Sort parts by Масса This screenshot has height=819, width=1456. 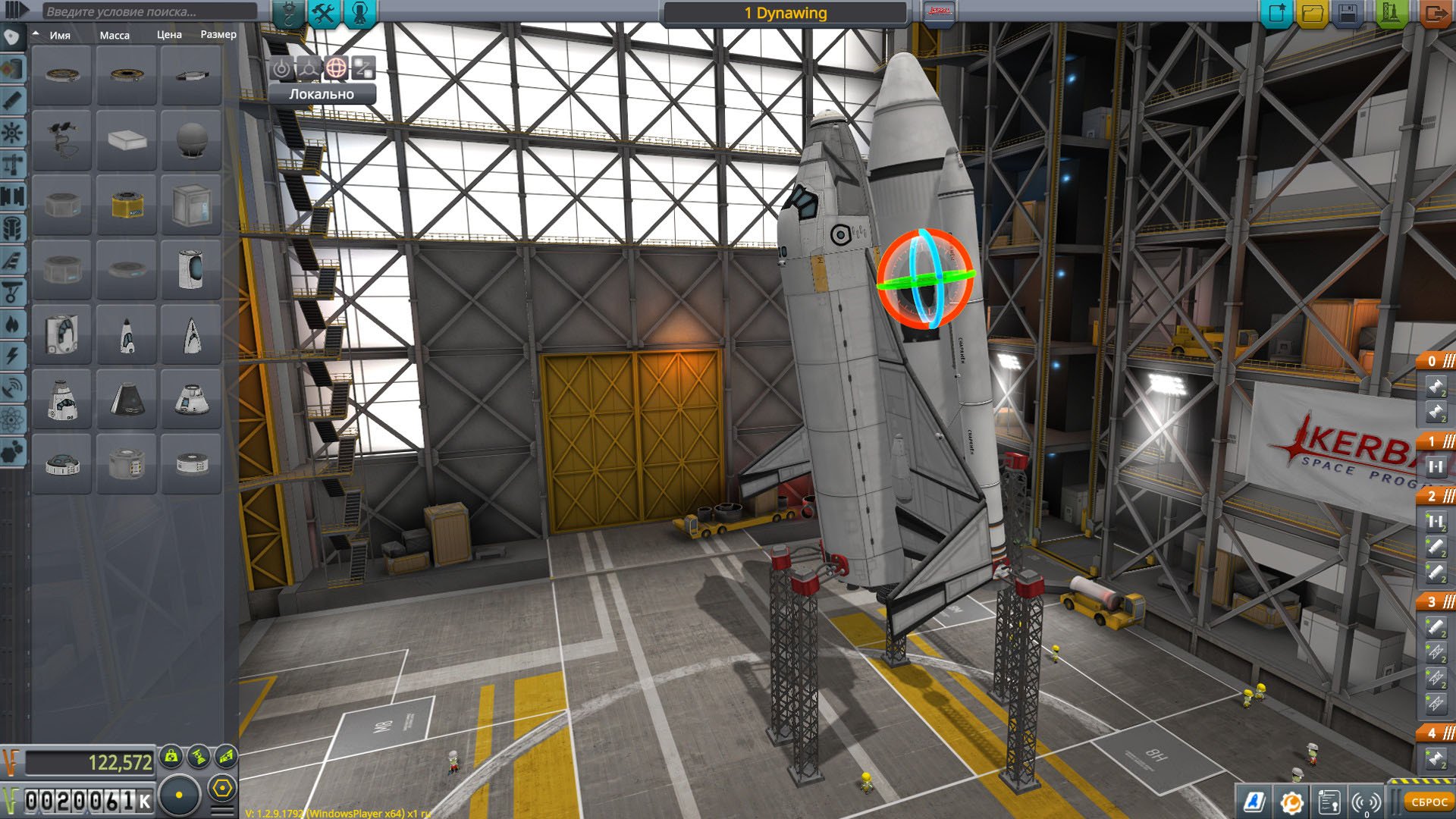point(115,35)
